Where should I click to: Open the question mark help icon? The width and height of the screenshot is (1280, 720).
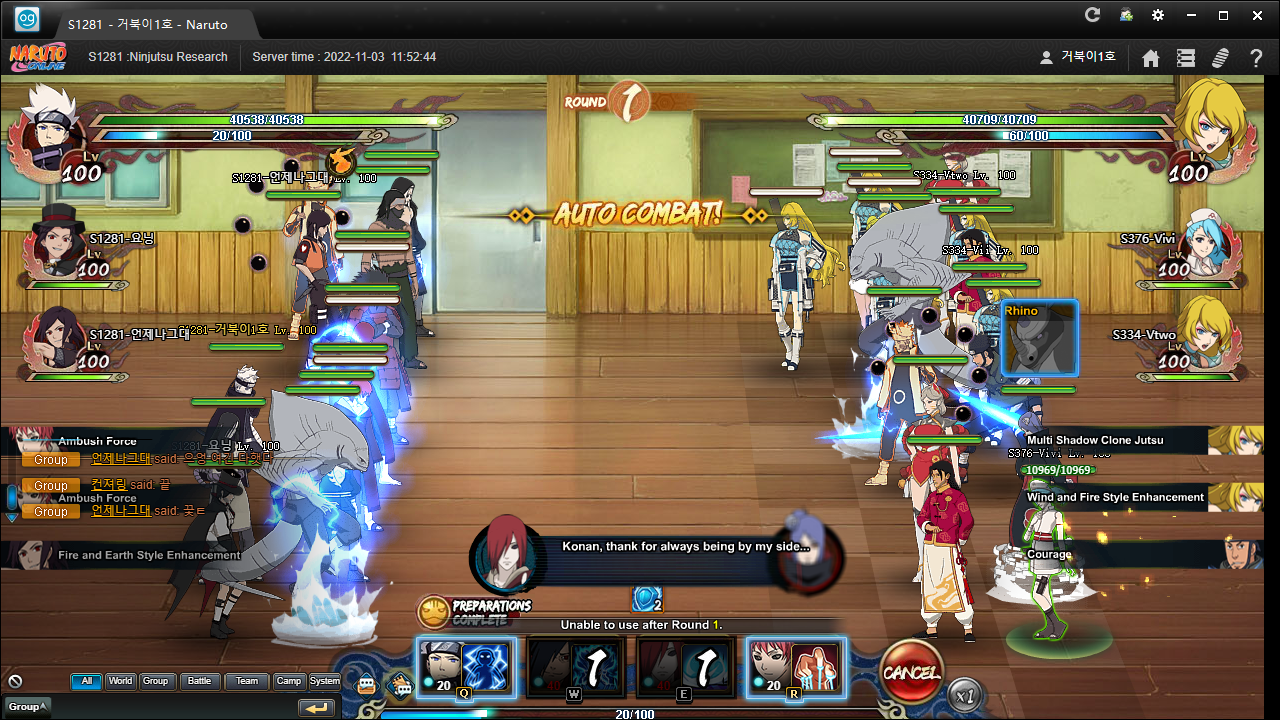pyautogui.click(x=1256, y=58)
